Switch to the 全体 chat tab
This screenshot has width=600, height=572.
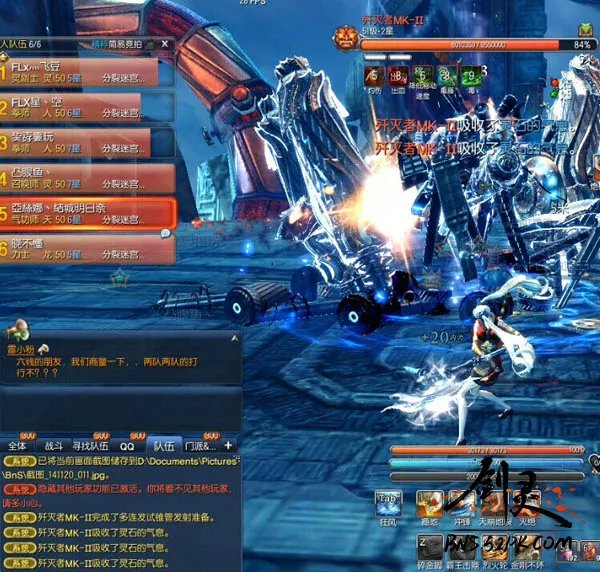pyautogui.click(x=18, y=445)
